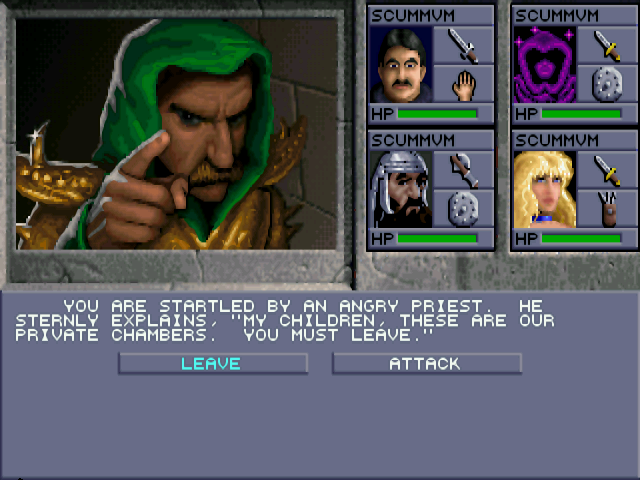The image size is (640, 480).
Task: Use the purple hooded figure's sword
Action: point(605,45)
